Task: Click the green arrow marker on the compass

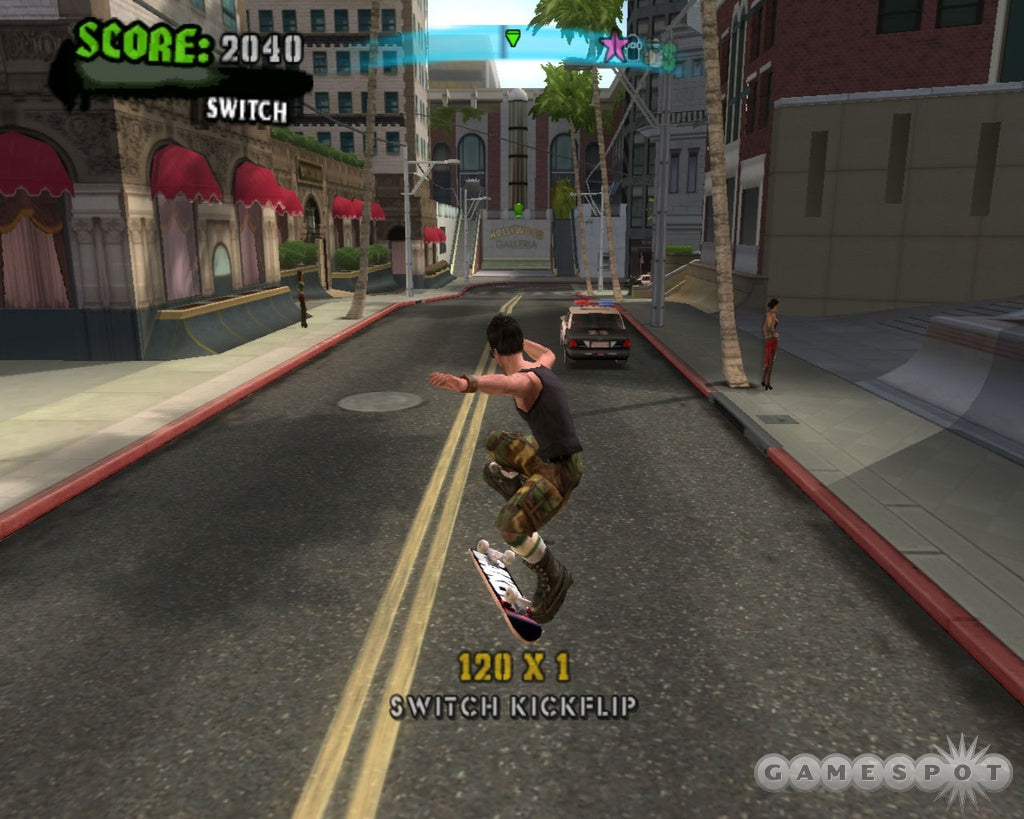Action: pos(513,39)
